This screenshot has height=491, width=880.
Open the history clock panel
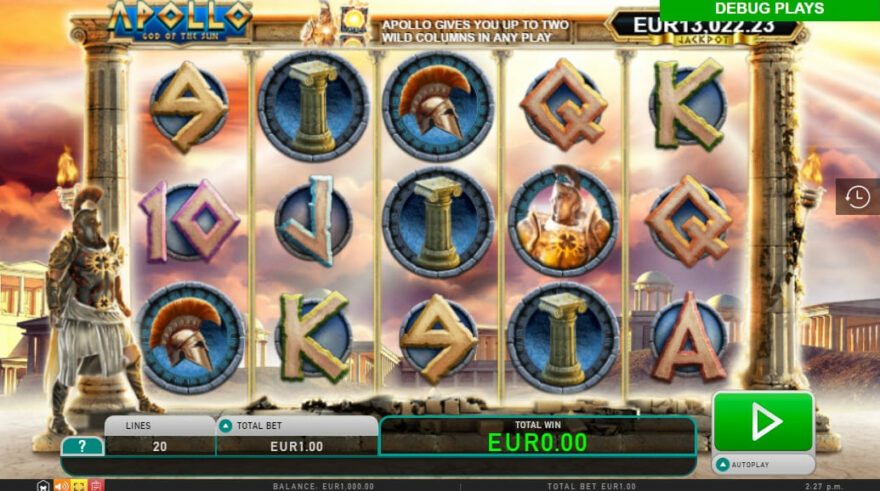coord(857,197)
